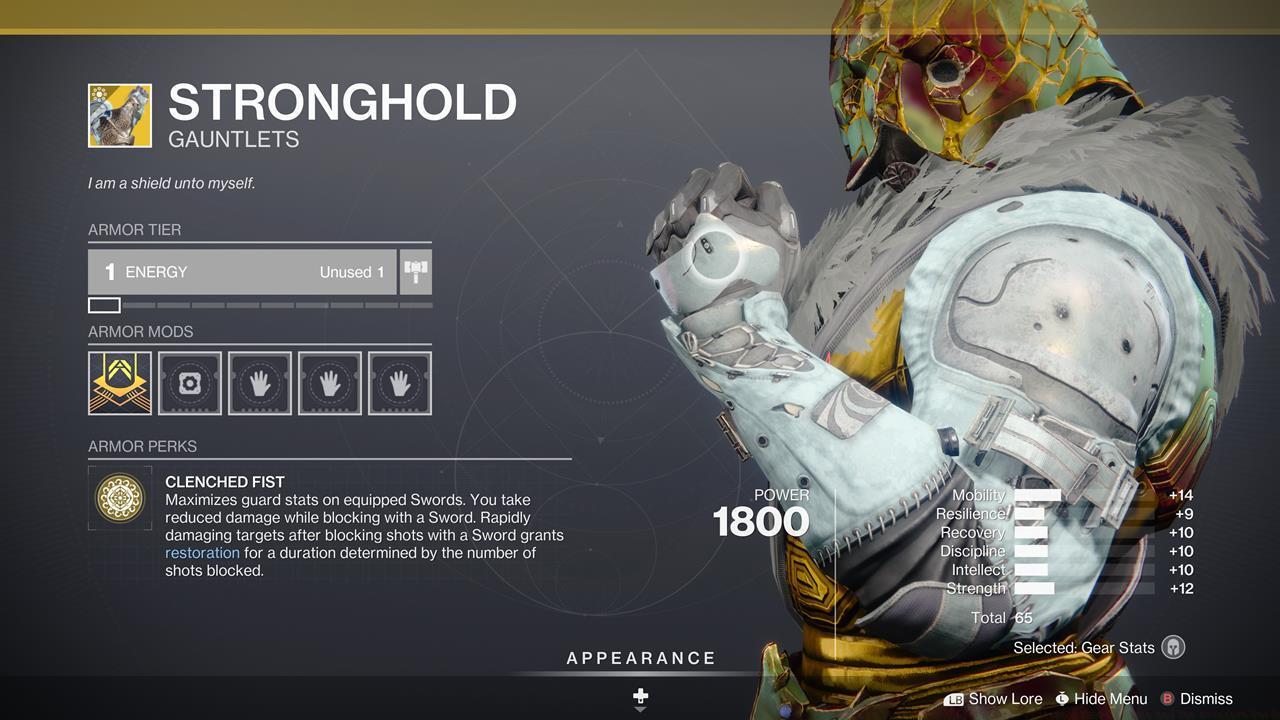Screen dimensions: 1280x720
Task: Select the first energy tier segment
Action: click(x=104, y=305)
